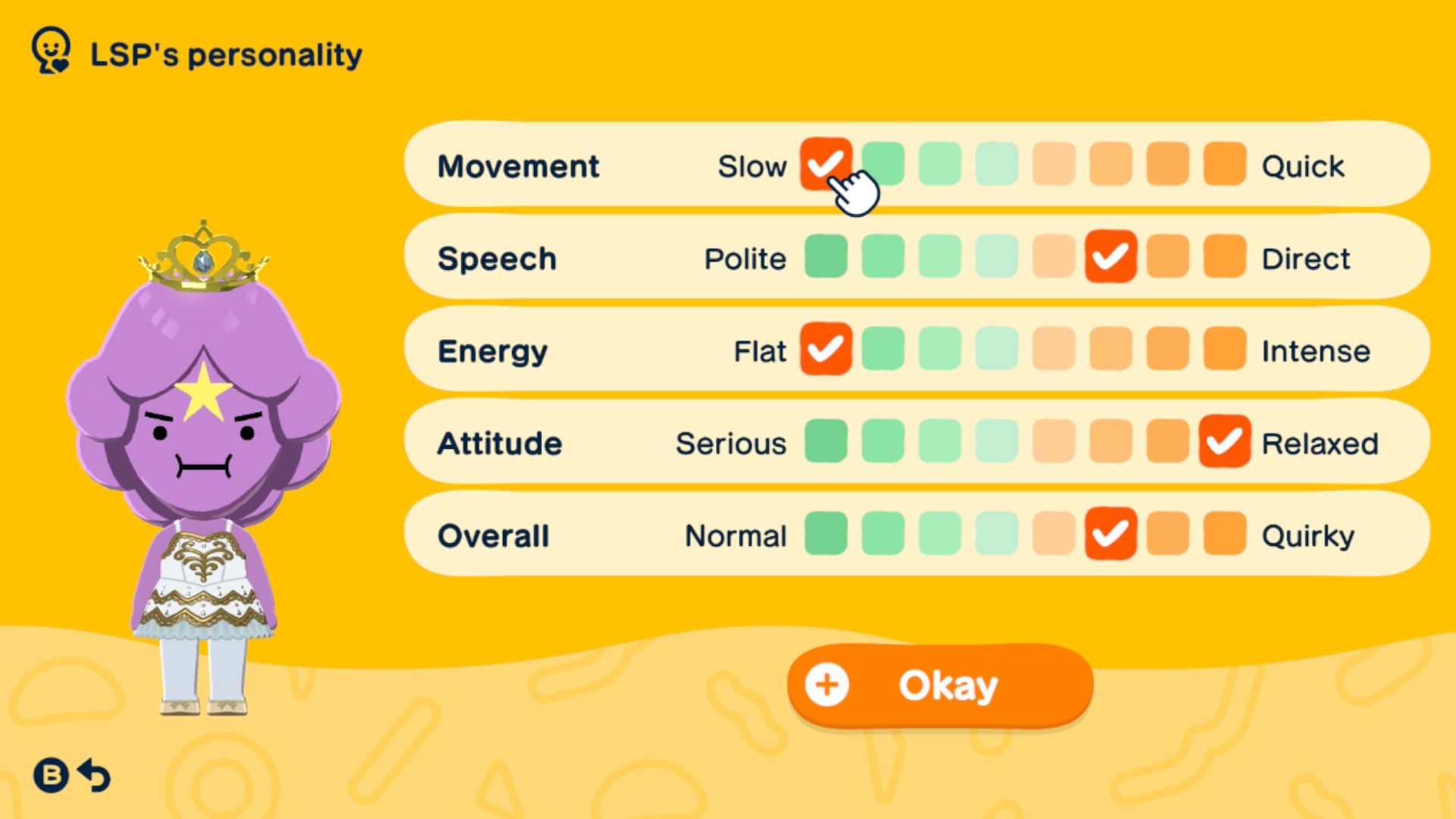The width and height of the screenshot is (1456, 819).
Task: Click the personality face icon beside the title
Action: tap(50, 52)
